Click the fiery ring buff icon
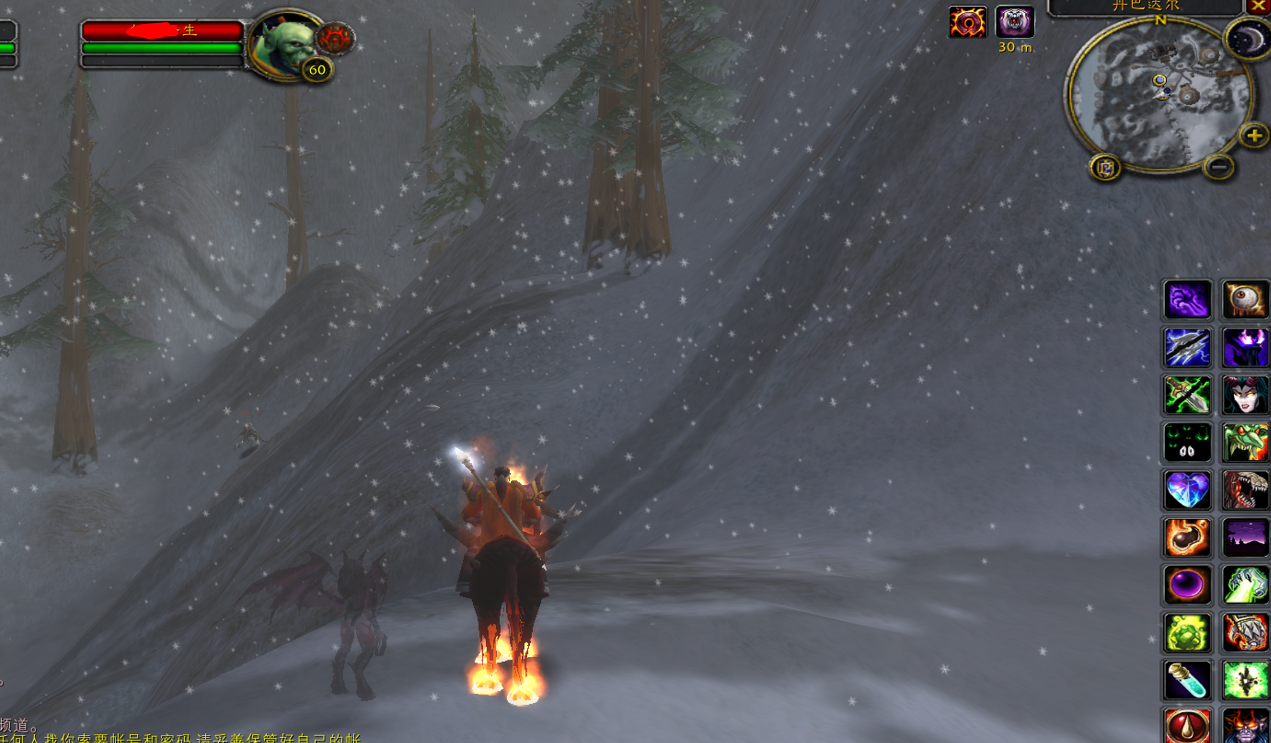 coord(967,22)
